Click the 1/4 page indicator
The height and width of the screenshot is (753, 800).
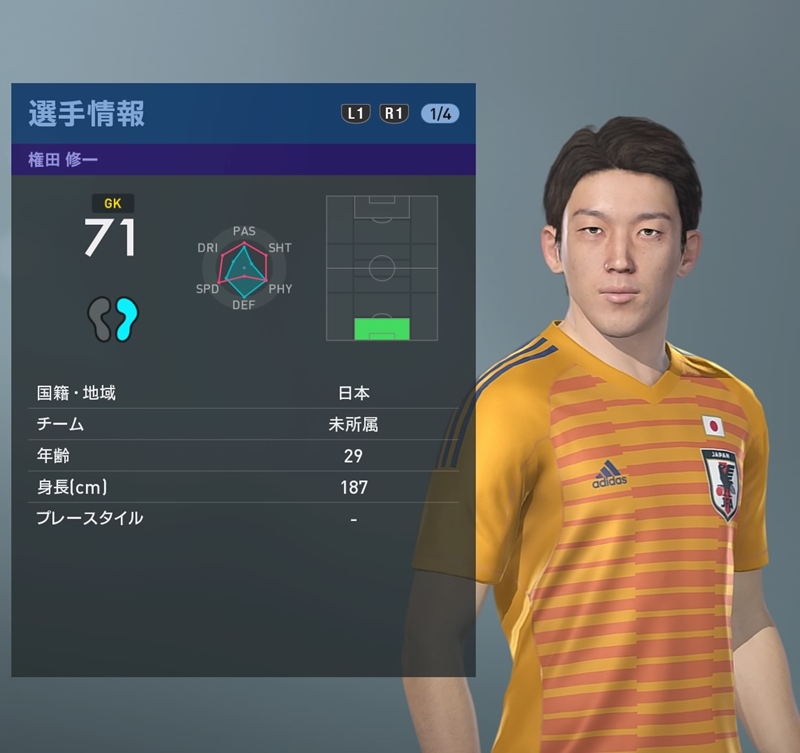point(440,113)
